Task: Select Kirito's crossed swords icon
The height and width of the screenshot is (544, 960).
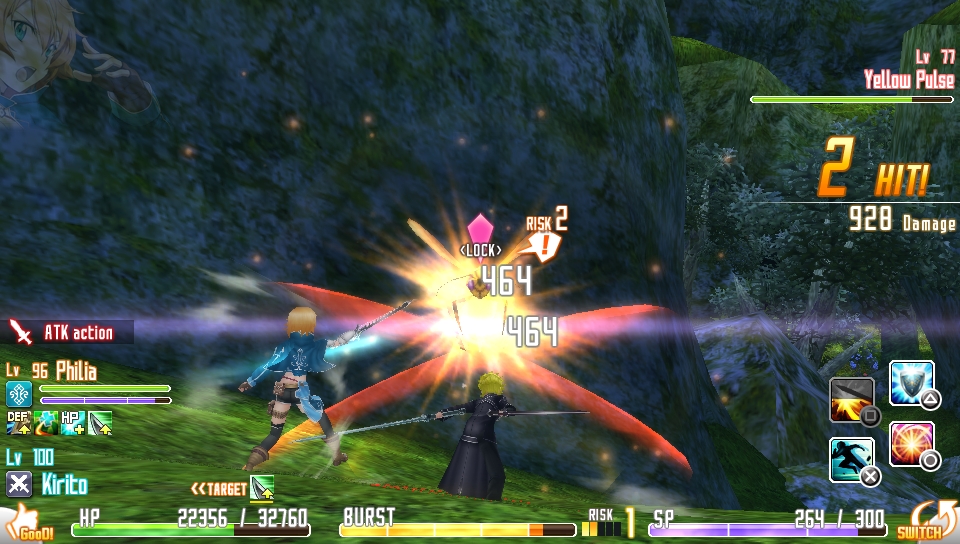Action: pyautogui.click(x=19, y=485)
